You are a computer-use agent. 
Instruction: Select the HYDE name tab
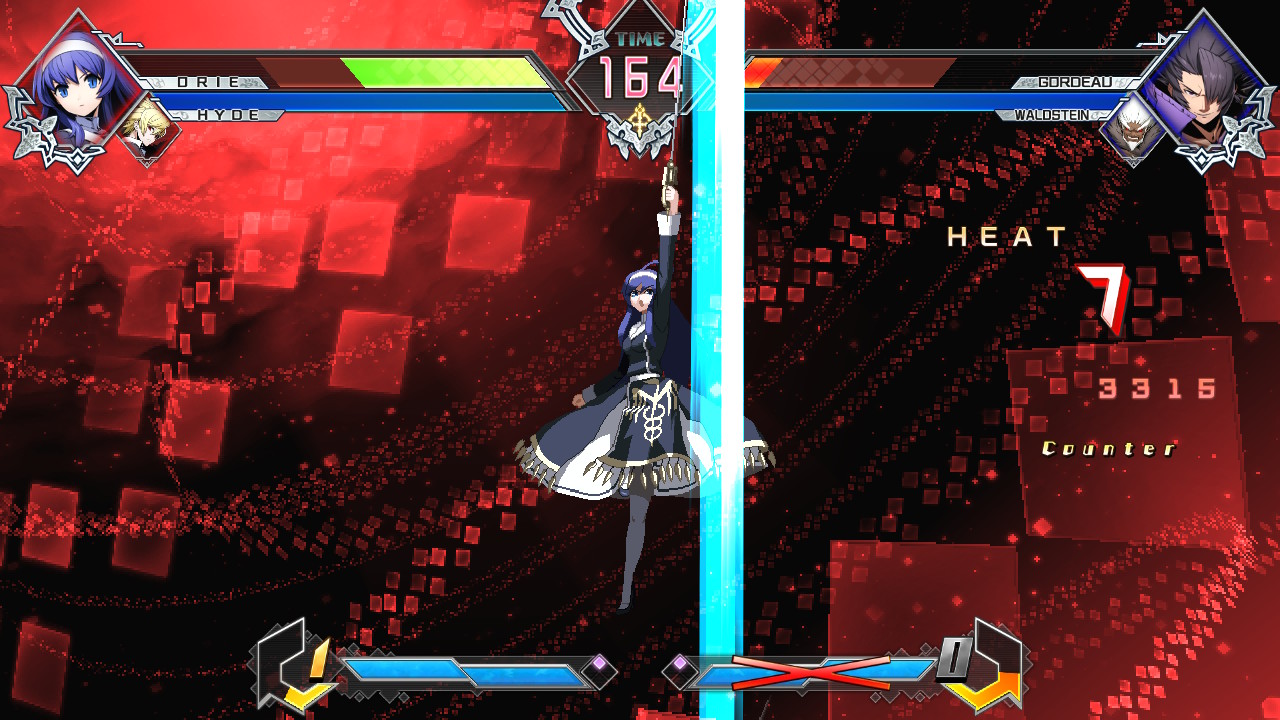tap(228, 116)
